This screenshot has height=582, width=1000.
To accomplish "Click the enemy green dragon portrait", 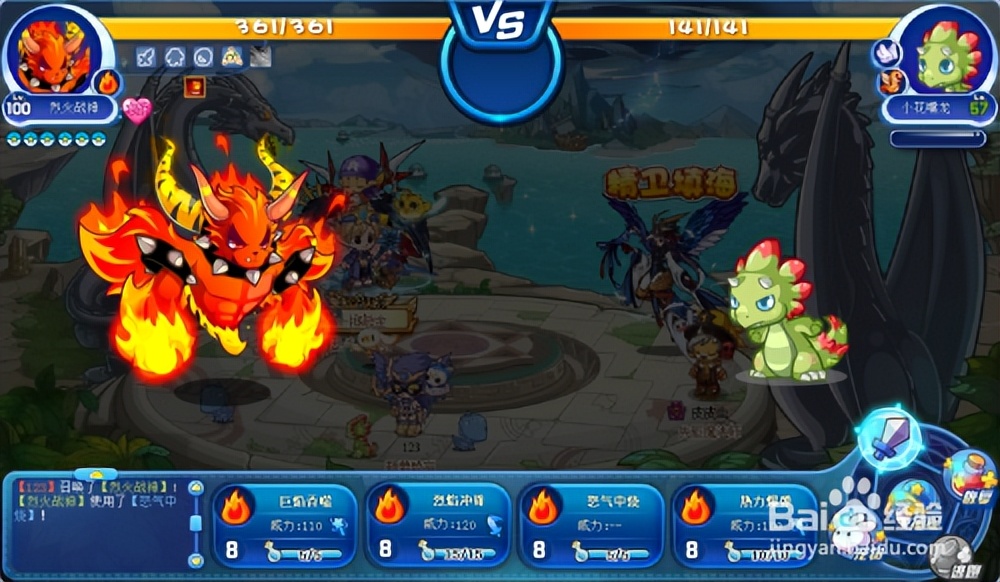I will [x=945, y=55].
